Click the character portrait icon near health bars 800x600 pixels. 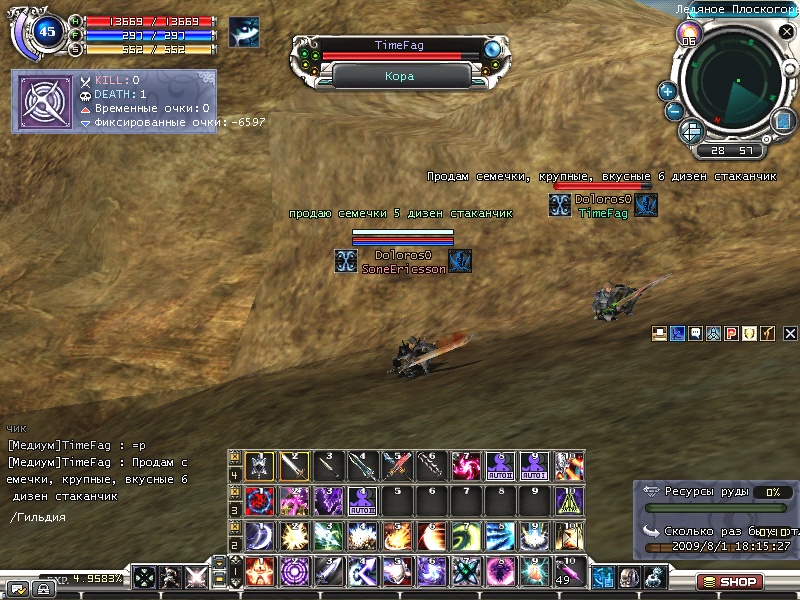coord(243,32)
